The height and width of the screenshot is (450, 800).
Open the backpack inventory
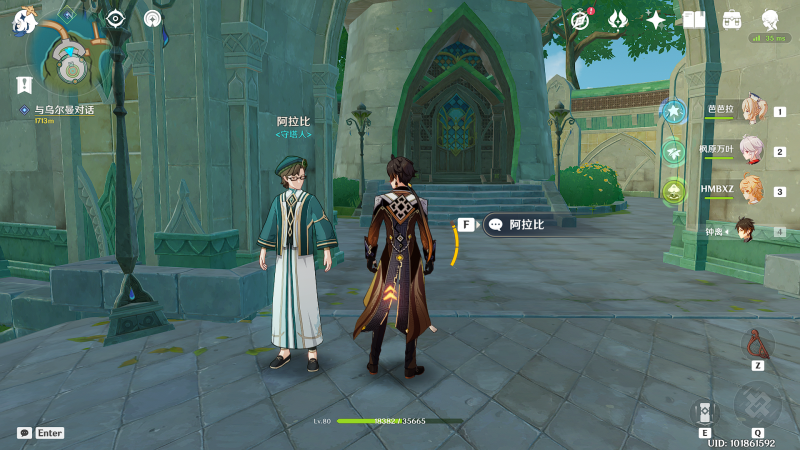point(732,19)
